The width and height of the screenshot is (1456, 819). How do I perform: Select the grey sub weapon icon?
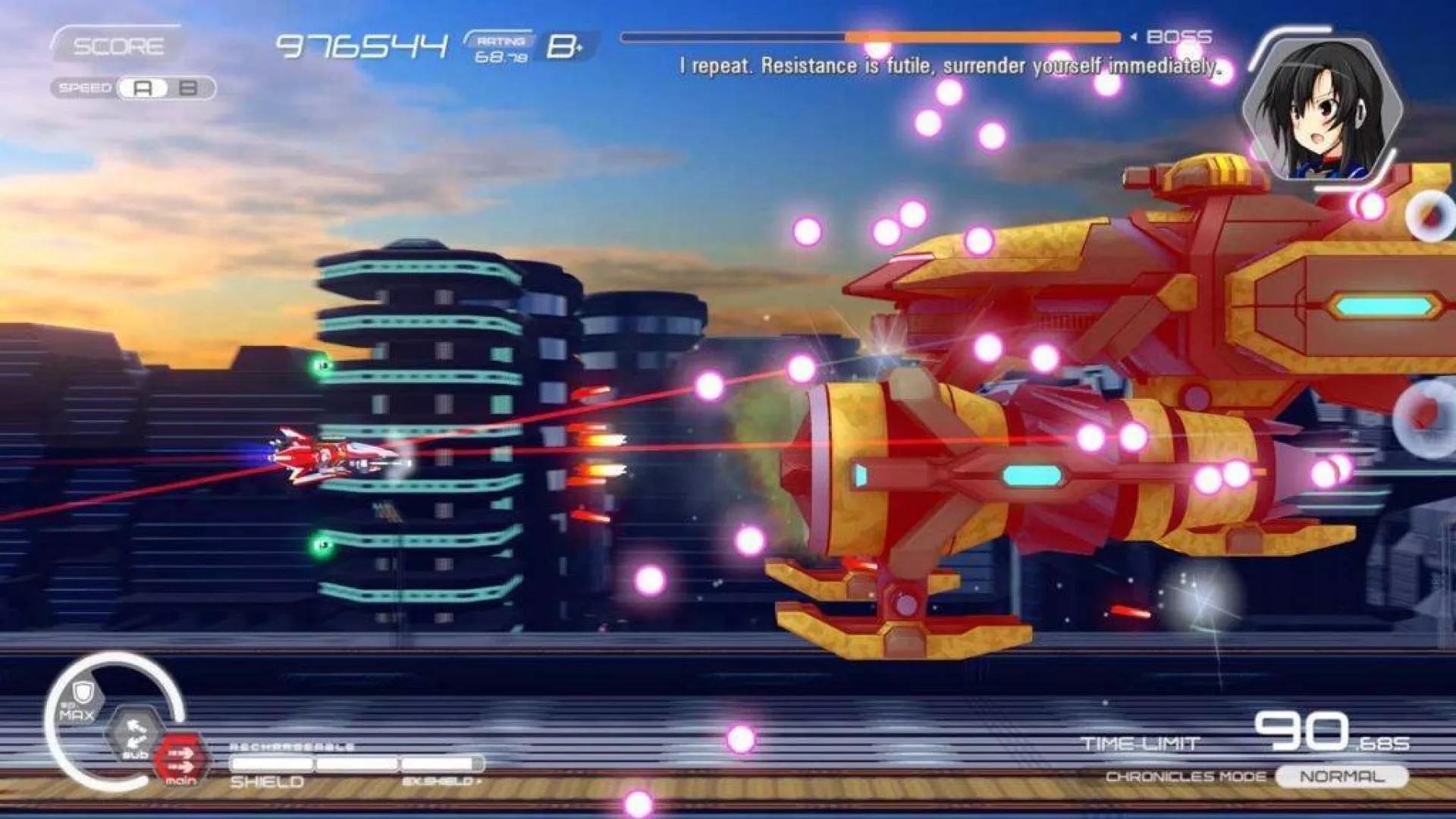click(x=135, y=733)
